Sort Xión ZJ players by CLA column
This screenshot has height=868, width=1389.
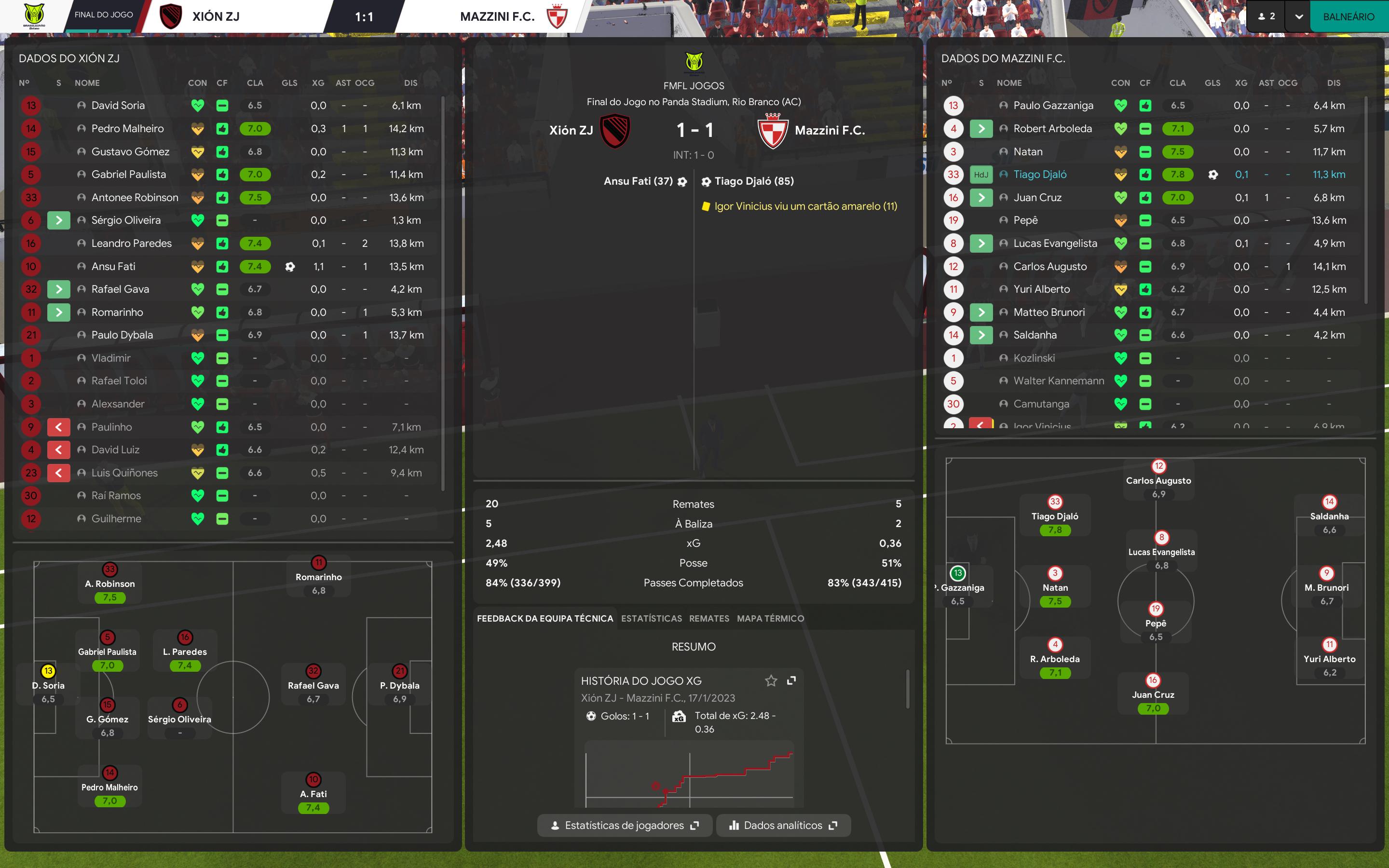(255, 82)
